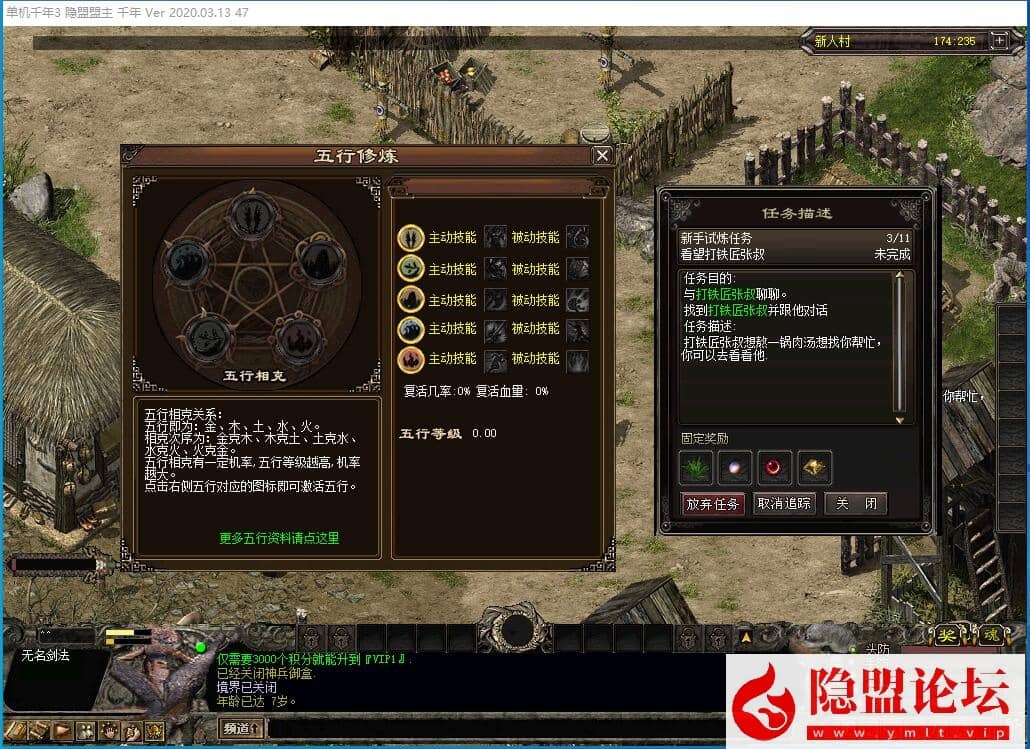The width and height of the screenshot is (1030, 749).
Task: Activate the wood element icon in the skill list
Action: (x=411, y=268)
